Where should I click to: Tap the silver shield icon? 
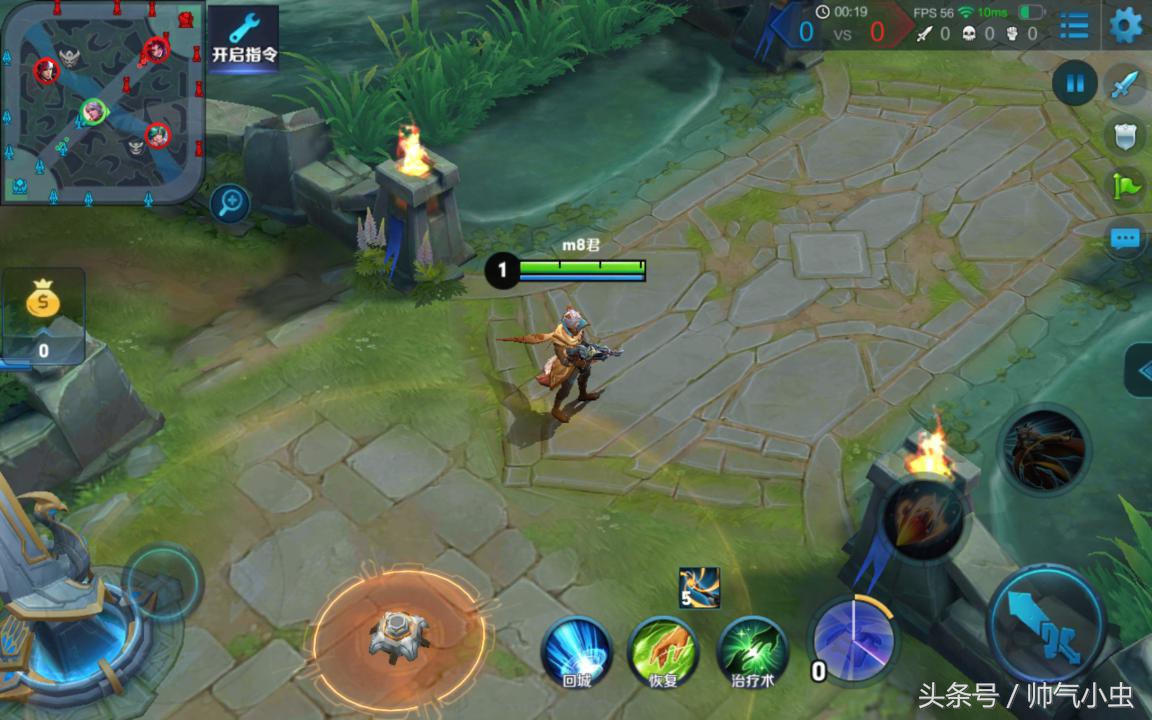pos(1125,135)
